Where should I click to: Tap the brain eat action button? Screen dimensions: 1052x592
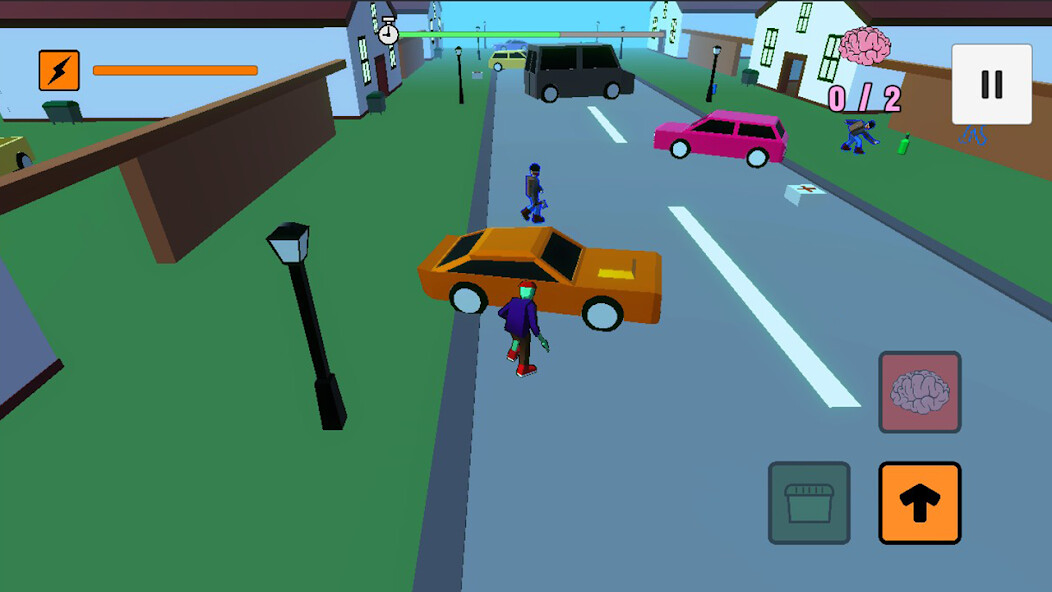919,392
